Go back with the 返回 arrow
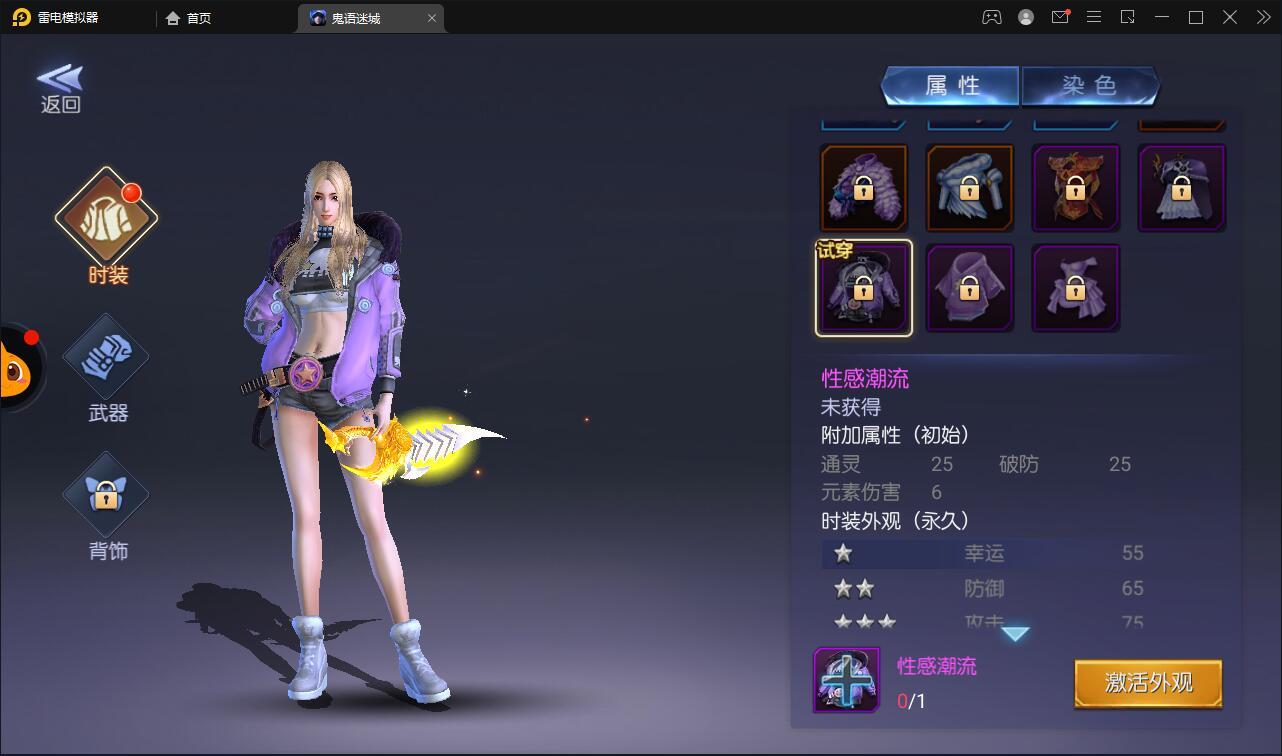1282x756 pixels. point(60,88)
